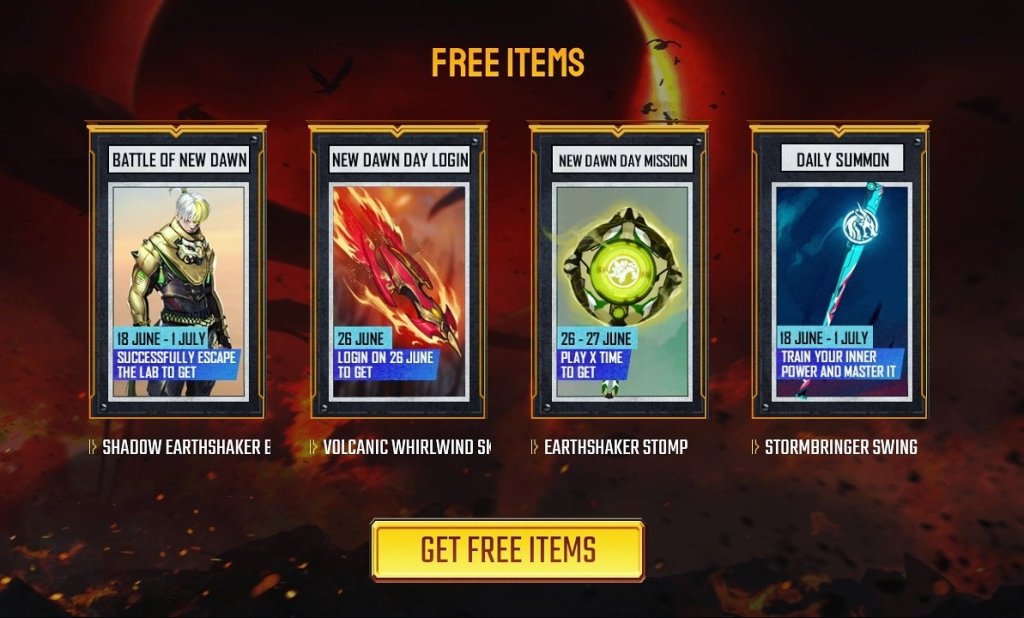Screen dimensions: 1024x618
Task: Show the Earthshaker Stomp item label
Action: pyautogui.click(x=615, y=447)
